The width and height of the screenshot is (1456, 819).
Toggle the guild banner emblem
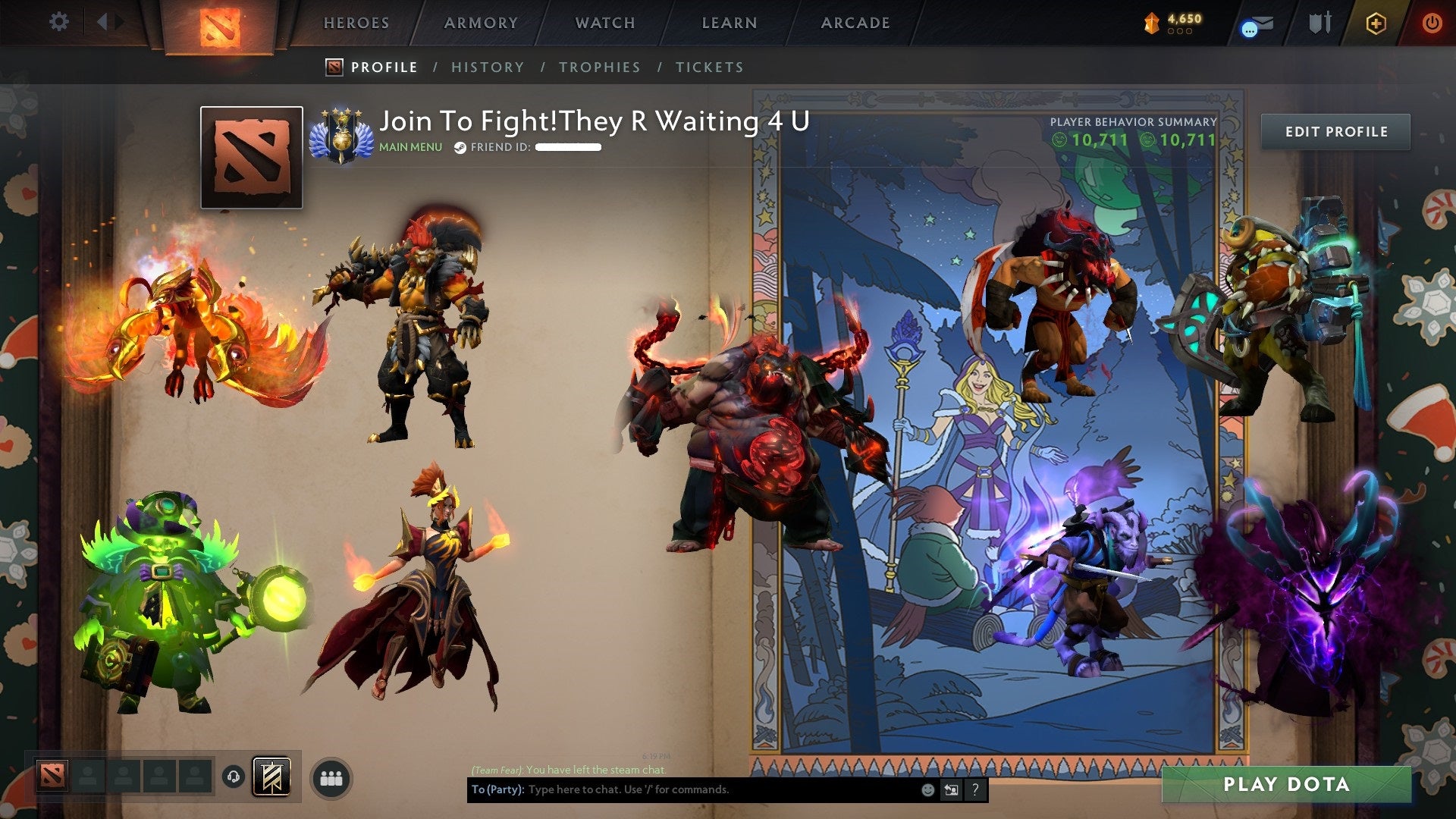pos(271,777)
